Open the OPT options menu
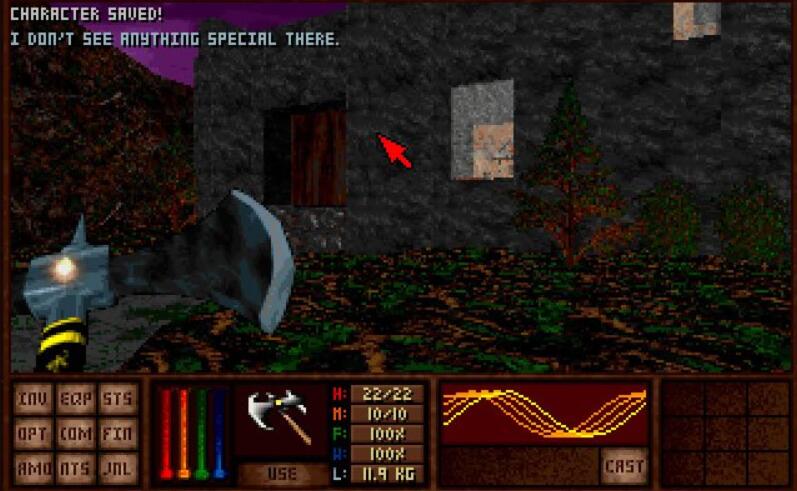 click(34, 434)
